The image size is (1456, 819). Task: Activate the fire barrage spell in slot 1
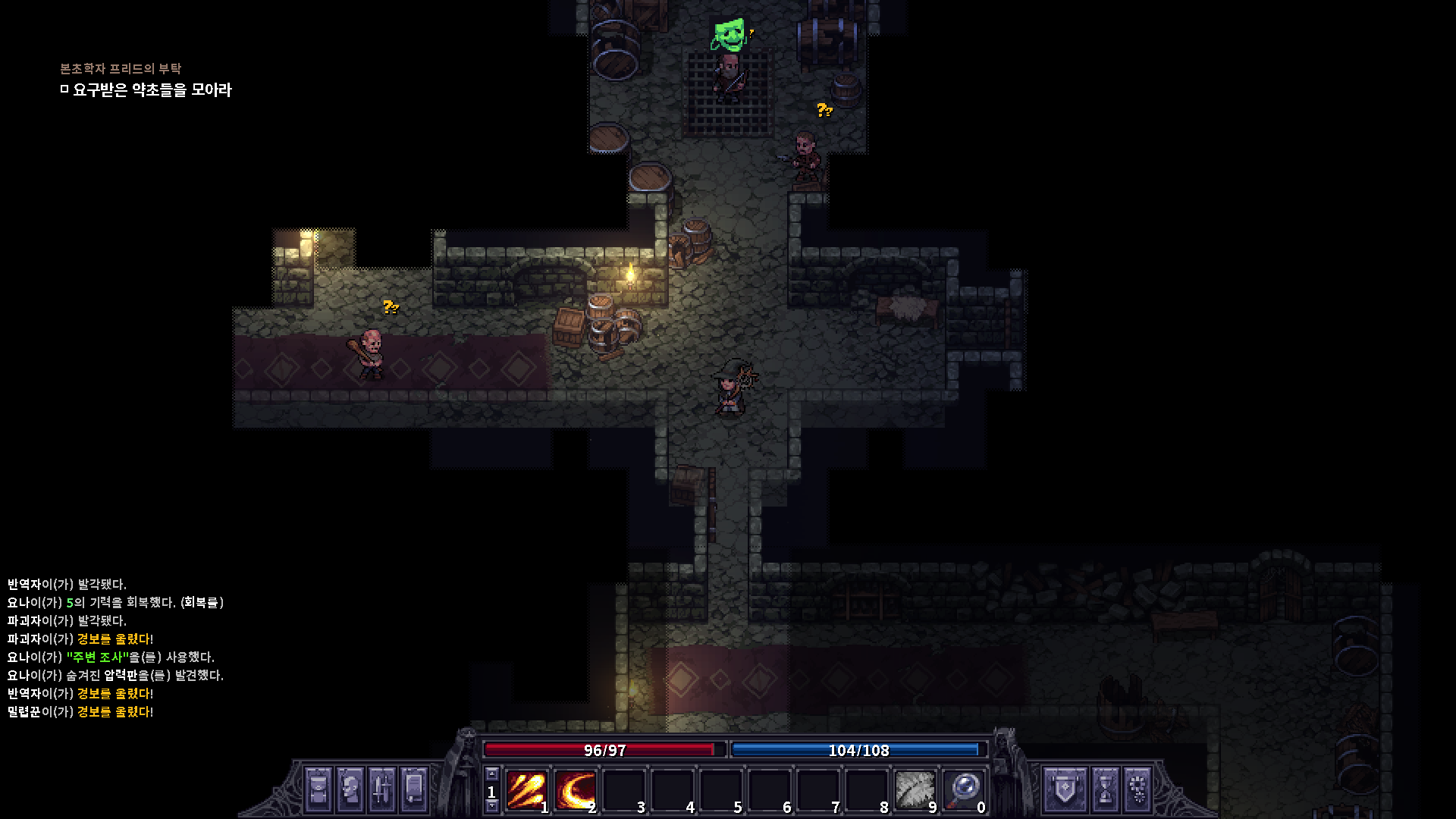(527, 791)
